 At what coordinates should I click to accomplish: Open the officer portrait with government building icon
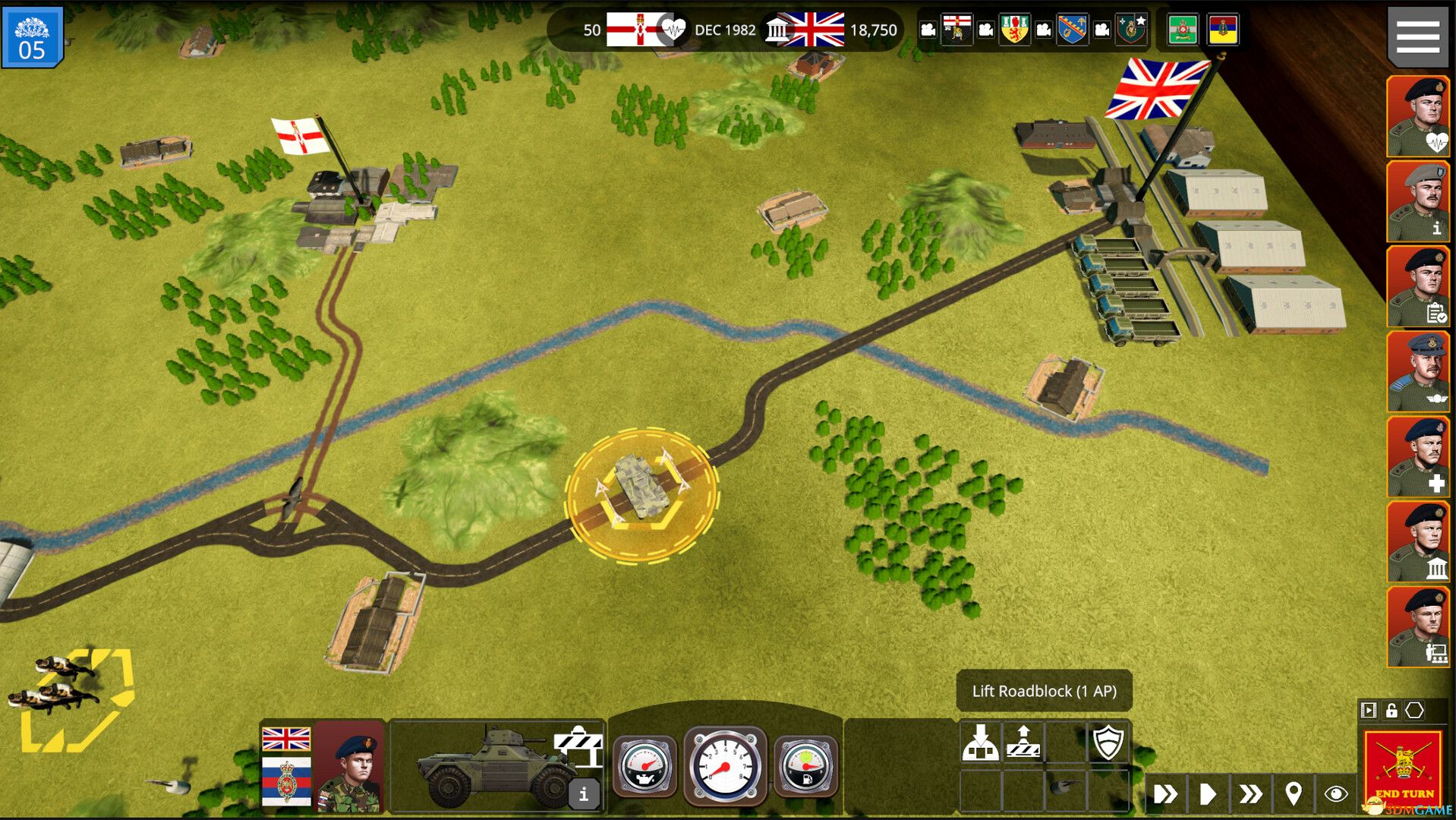pos(1417,542)
